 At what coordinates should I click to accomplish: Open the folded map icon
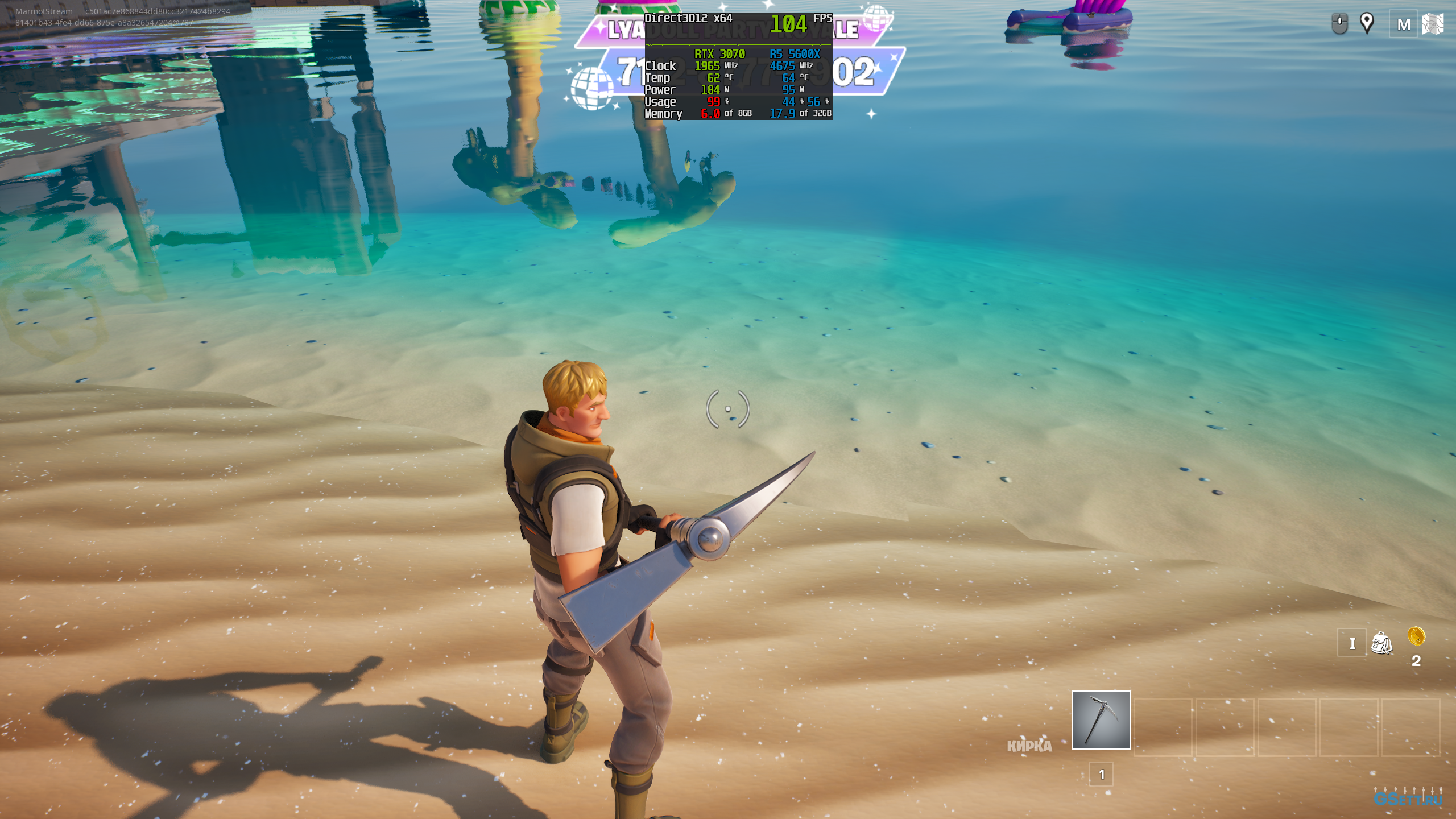point(1433,24)
